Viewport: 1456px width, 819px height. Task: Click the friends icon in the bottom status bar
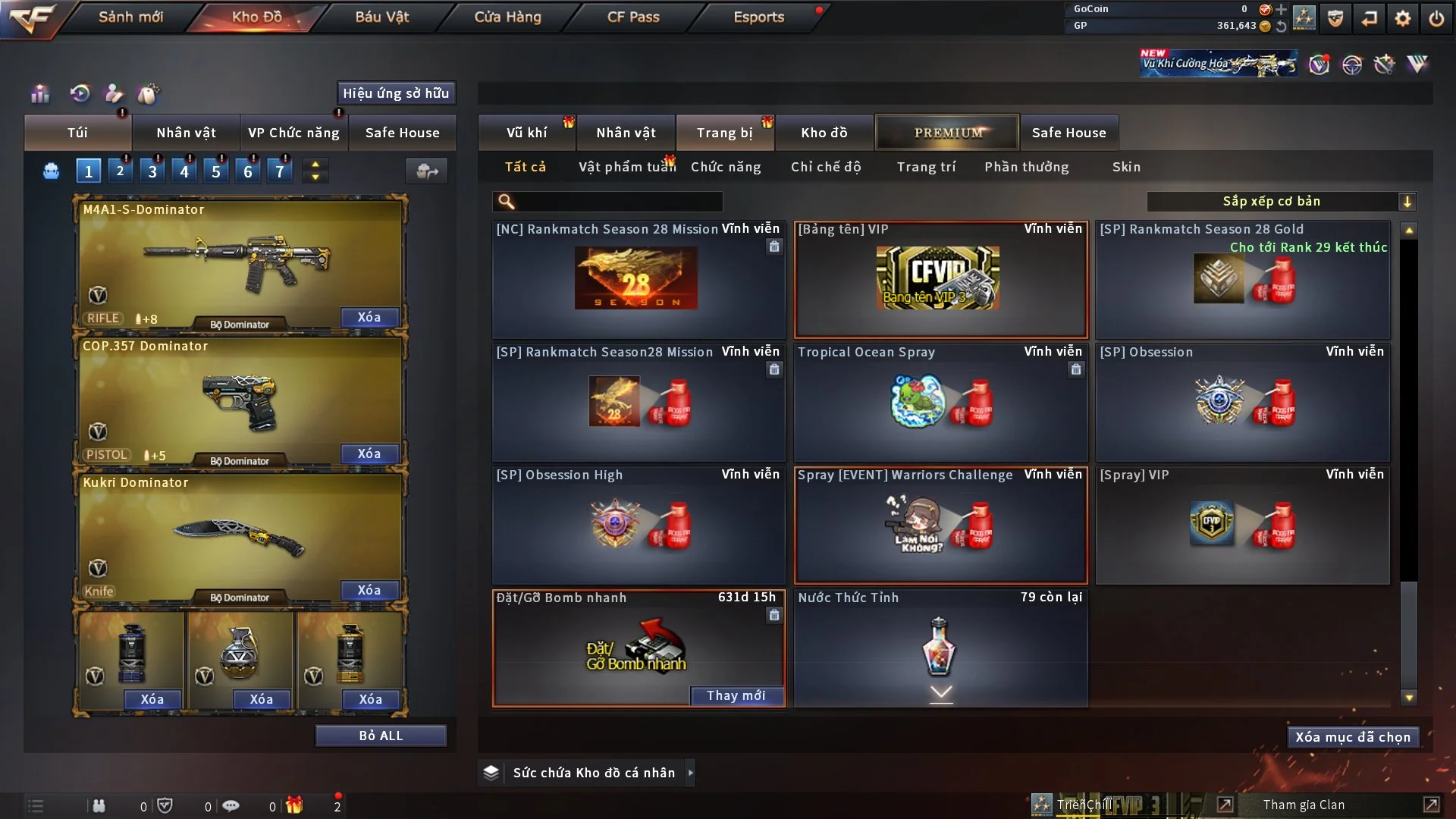pos(99,805)
